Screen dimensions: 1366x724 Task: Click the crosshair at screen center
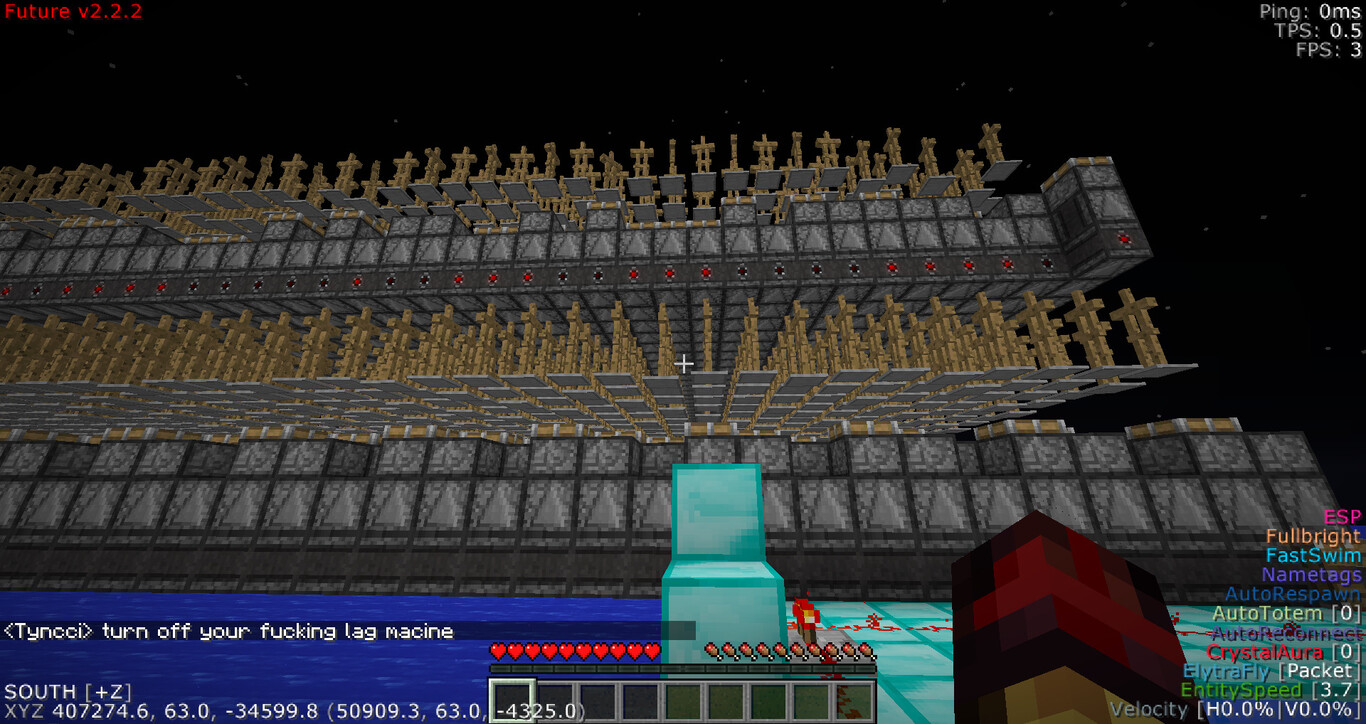pos(683,362)
